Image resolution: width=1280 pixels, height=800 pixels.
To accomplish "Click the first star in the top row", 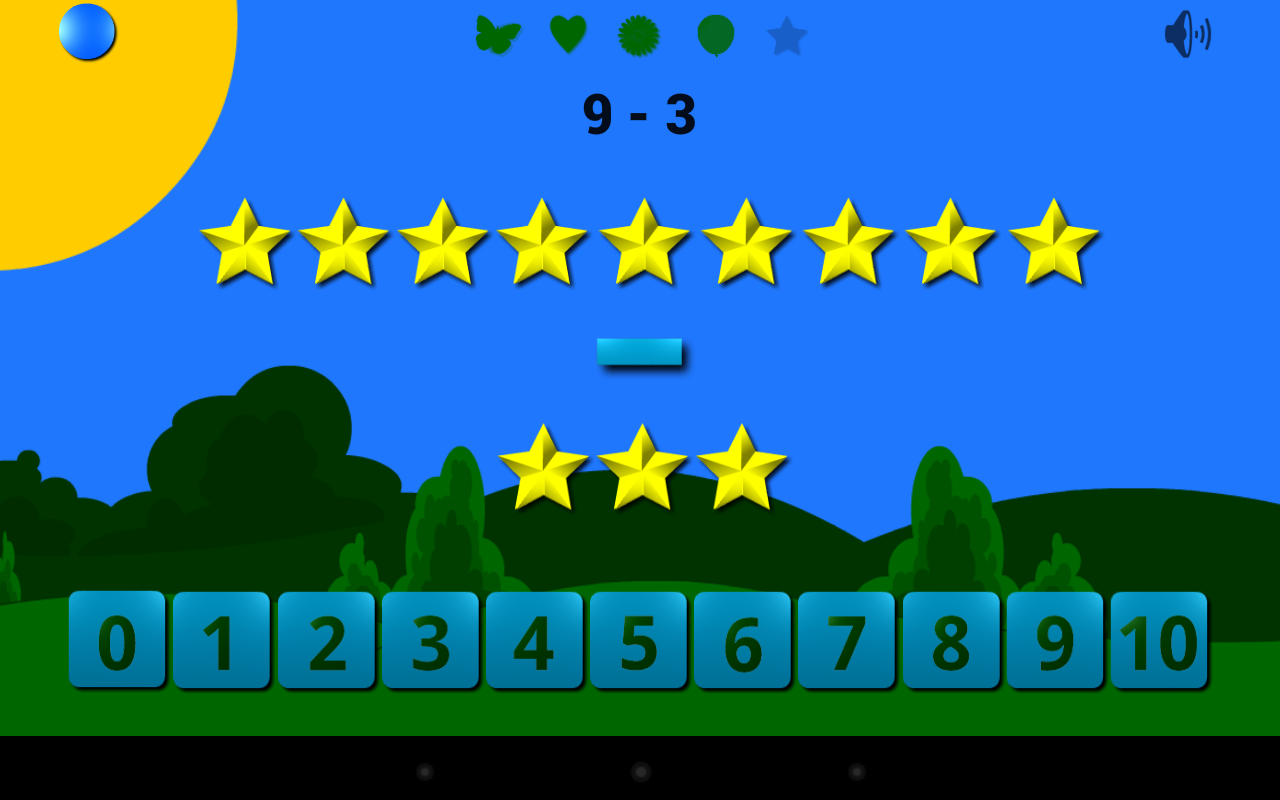I will click(x=243, y=243).
